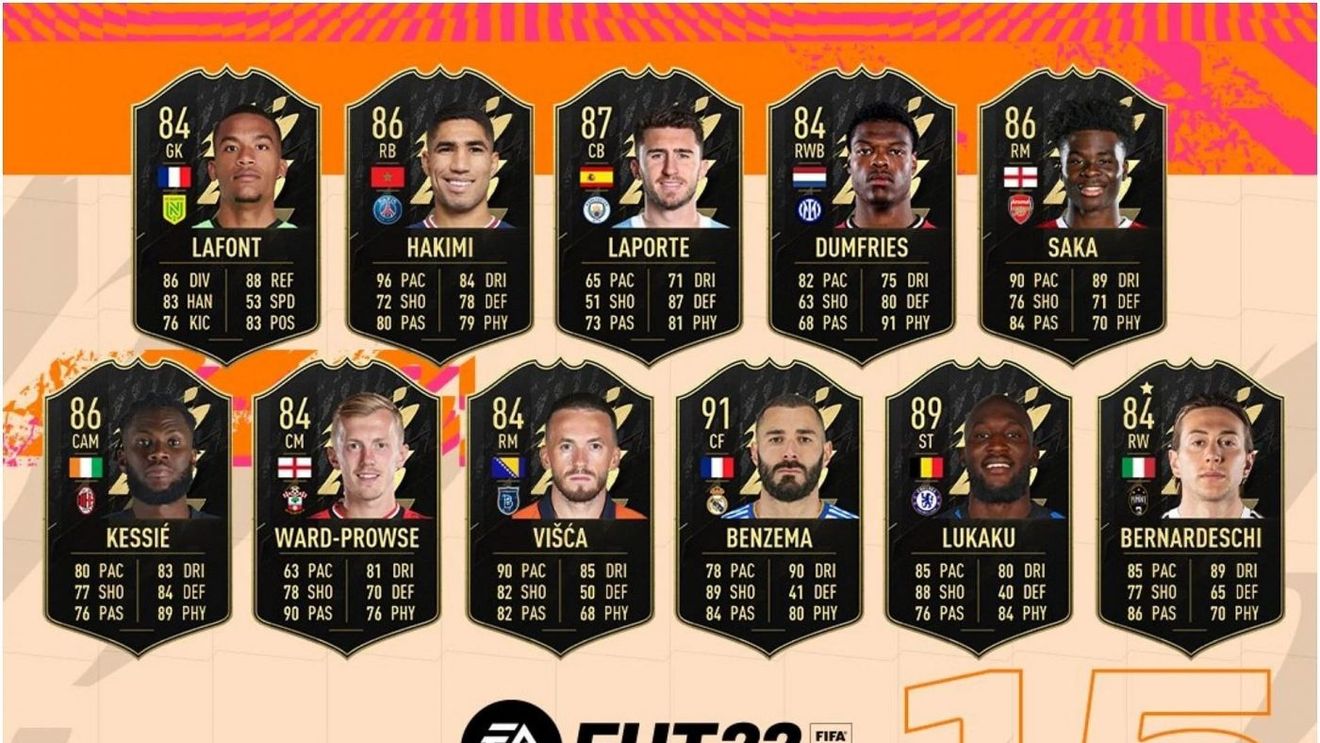Click the Inter Milan crest on Dumfries' card
1320x743 pixels.
point(811,207)
